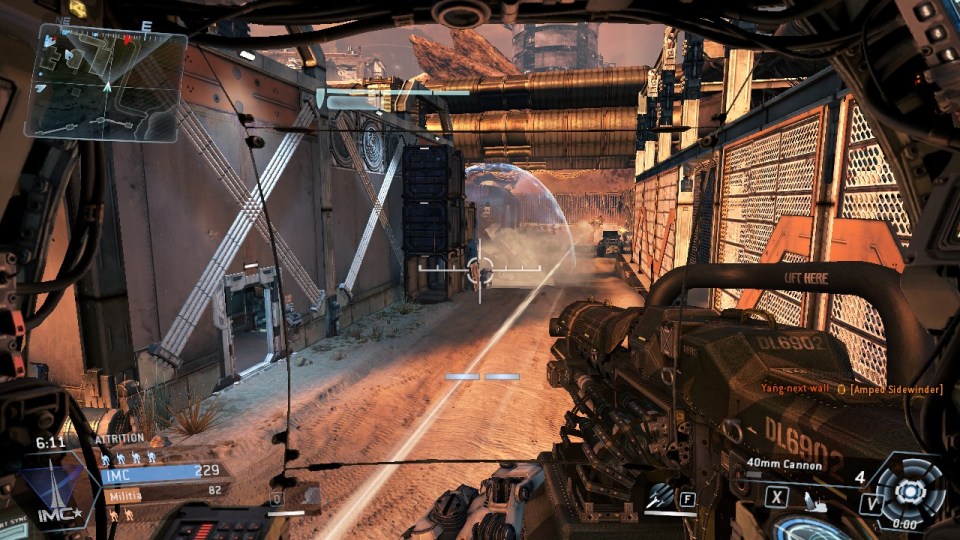Select the Titan core ability dial
Screen dimensions: 960x540
pos(908,490)
